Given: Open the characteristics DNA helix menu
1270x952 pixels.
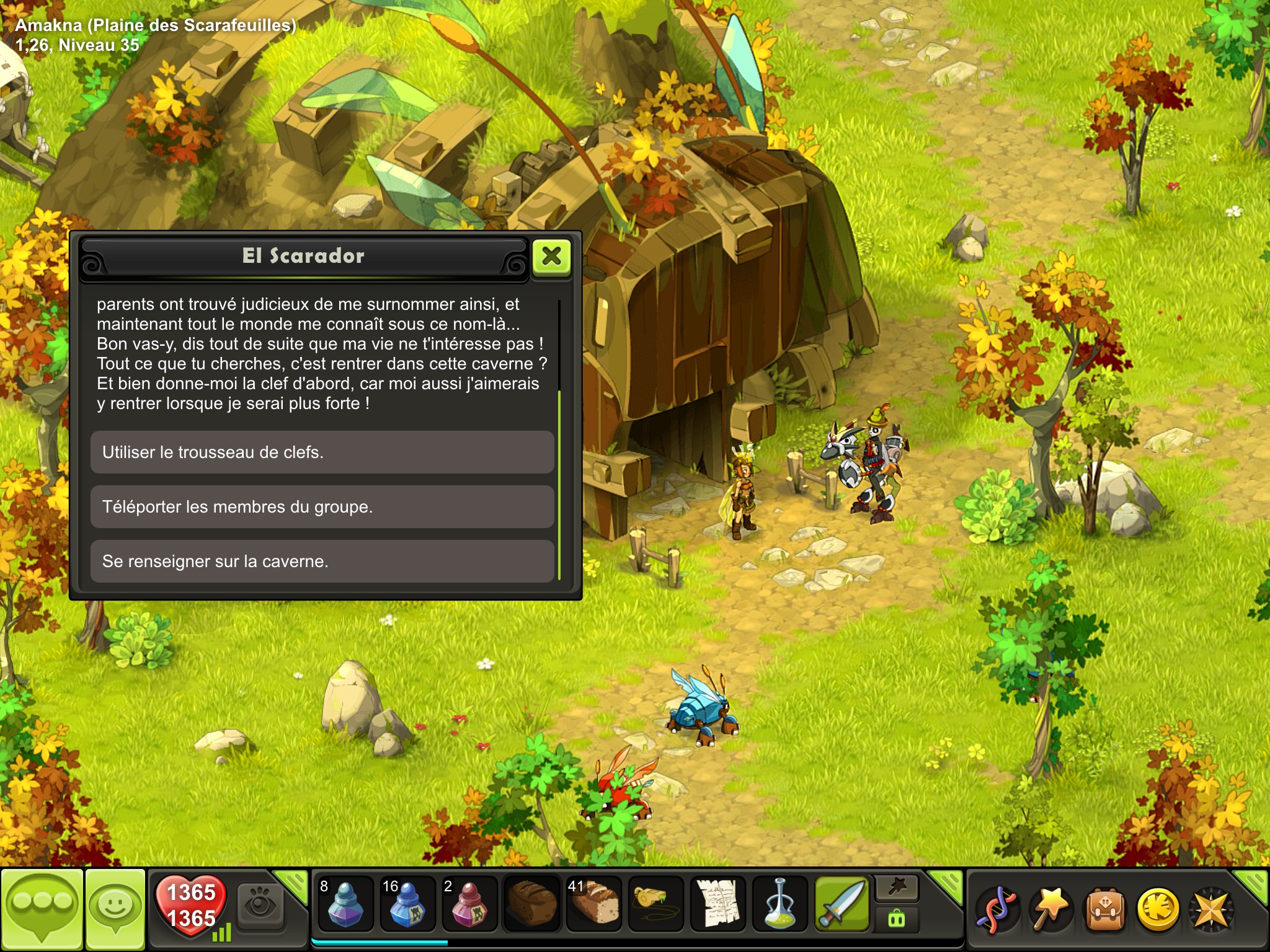Looking at the screenshot, I should 997,910.
